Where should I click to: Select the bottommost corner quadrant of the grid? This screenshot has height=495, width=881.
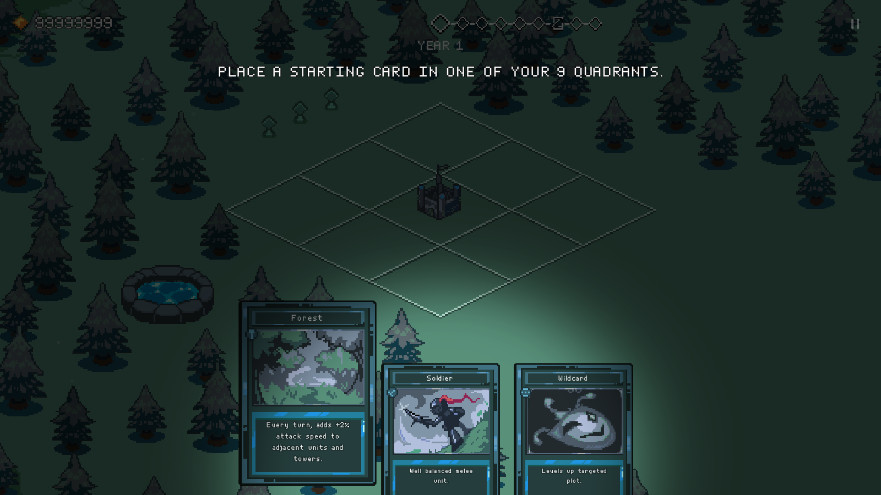click(x=441, y=281)
